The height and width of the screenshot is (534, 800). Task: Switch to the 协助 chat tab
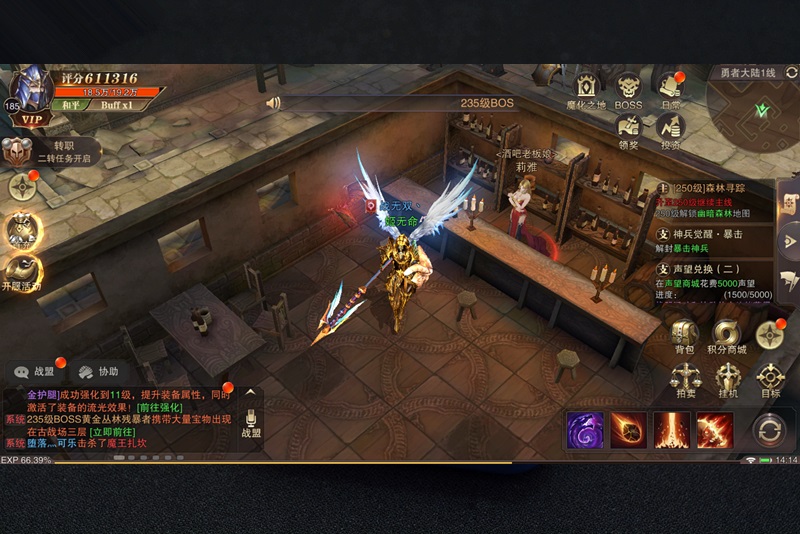(x=98, y=371)
